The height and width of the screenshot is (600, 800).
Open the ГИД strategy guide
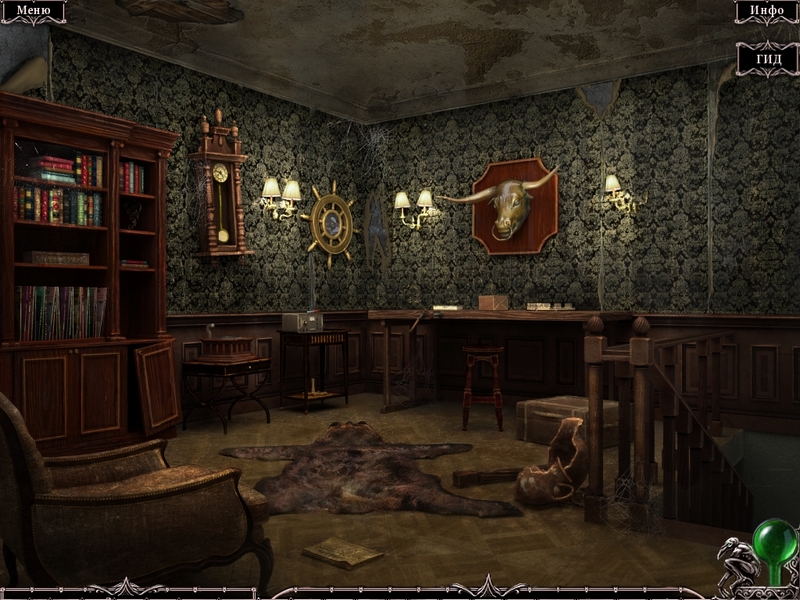point(767,58)
